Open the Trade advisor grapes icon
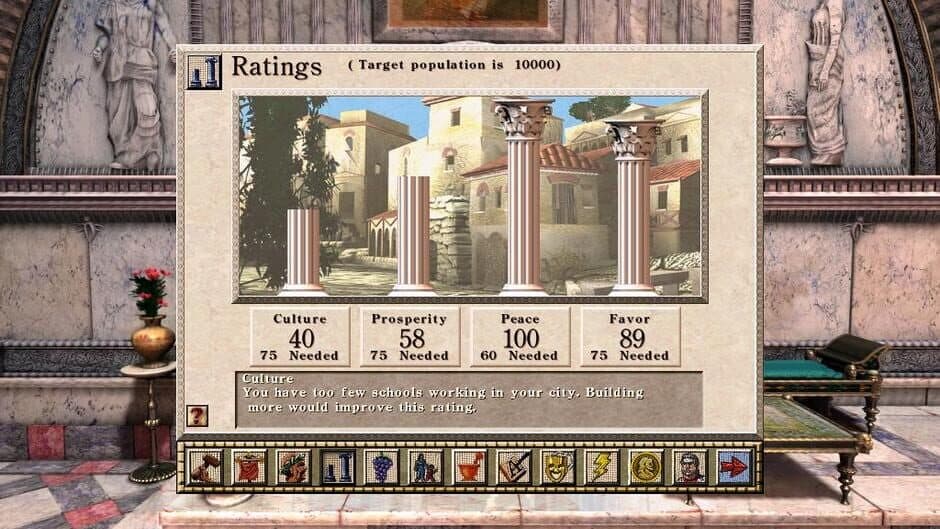The image size is (940, 529). [x=381, y=467]
